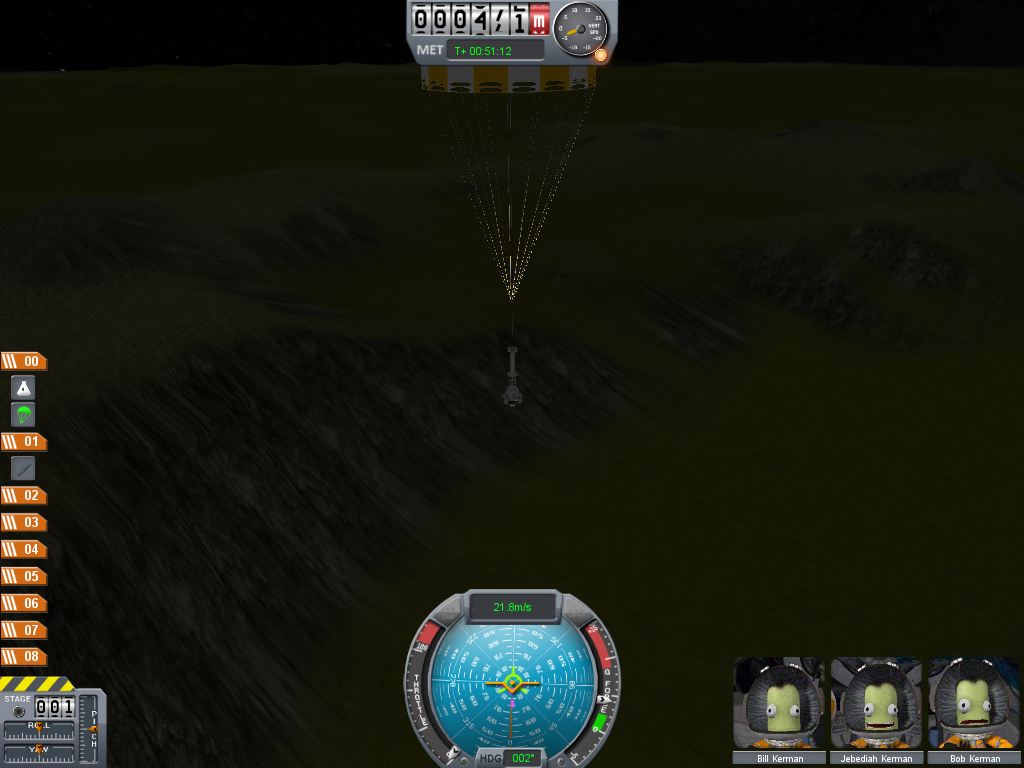
Task: Open Bill Kerman's crew portrait
Action: tap(780, 703)
